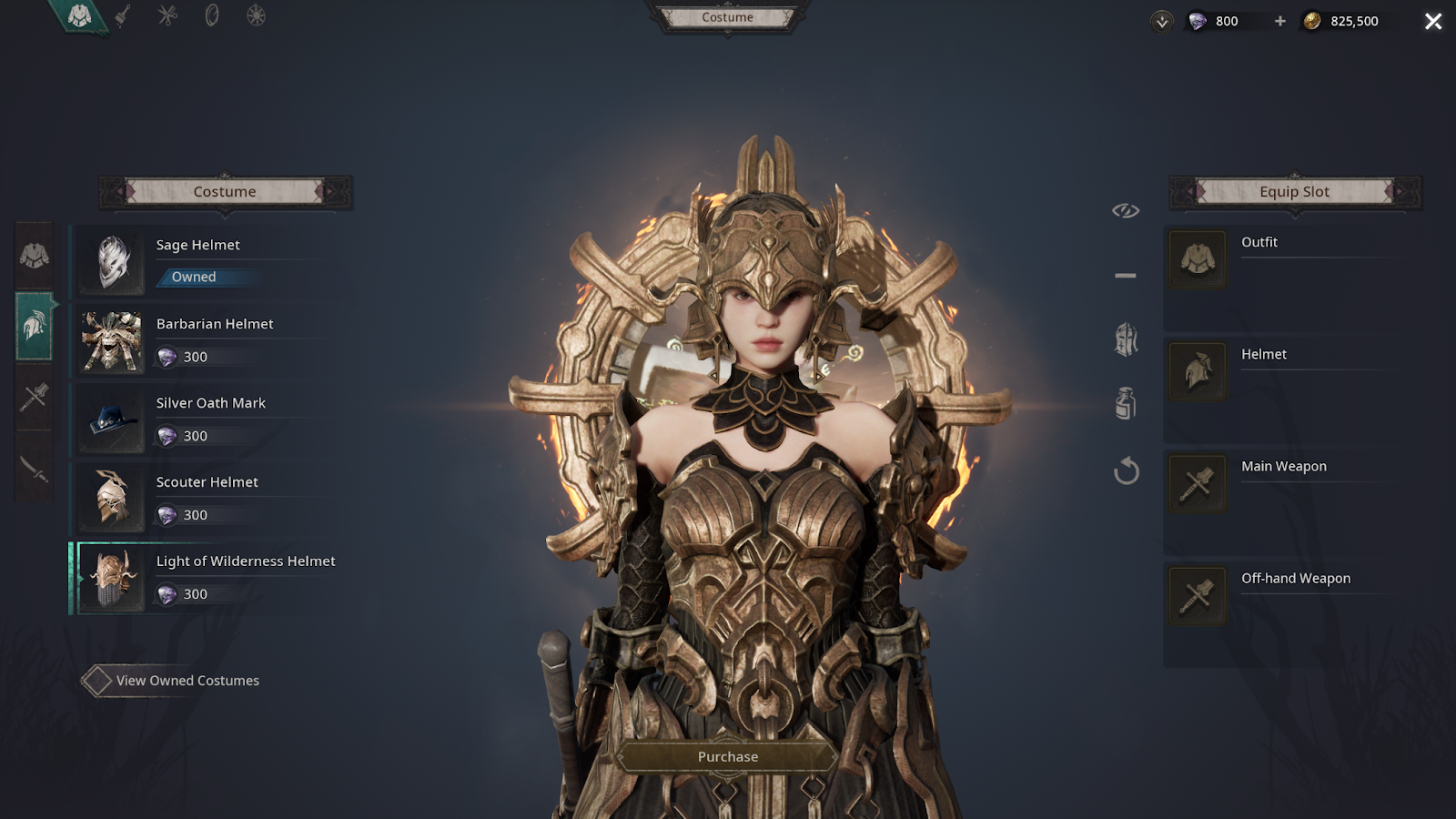This screenshot has width=1456, height=819.
Task: Switch to the outfit category tab
Action: click(x=35, y=256)
